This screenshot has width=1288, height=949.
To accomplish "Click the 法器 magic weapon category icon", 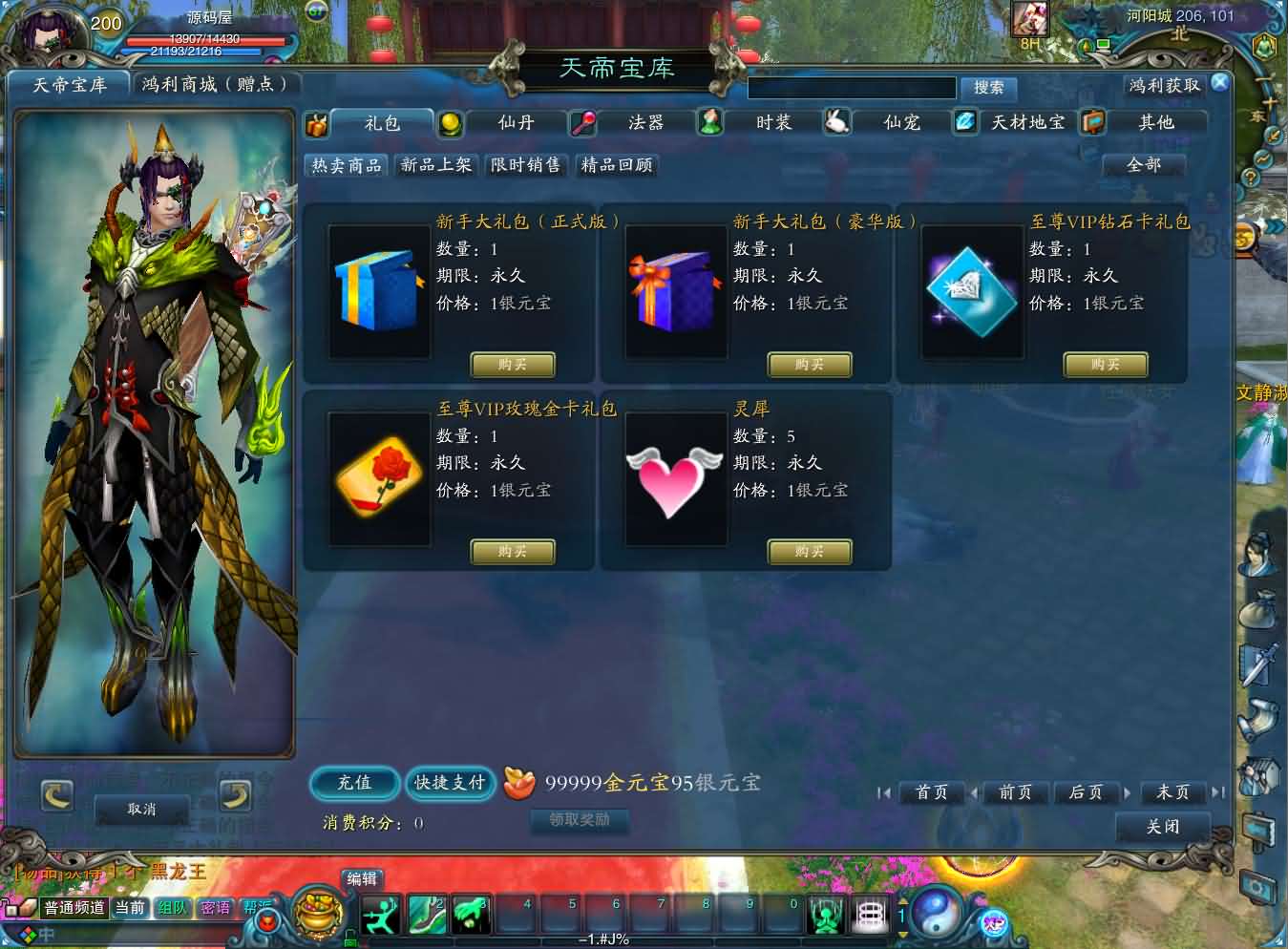I will [x=583, y=122].
